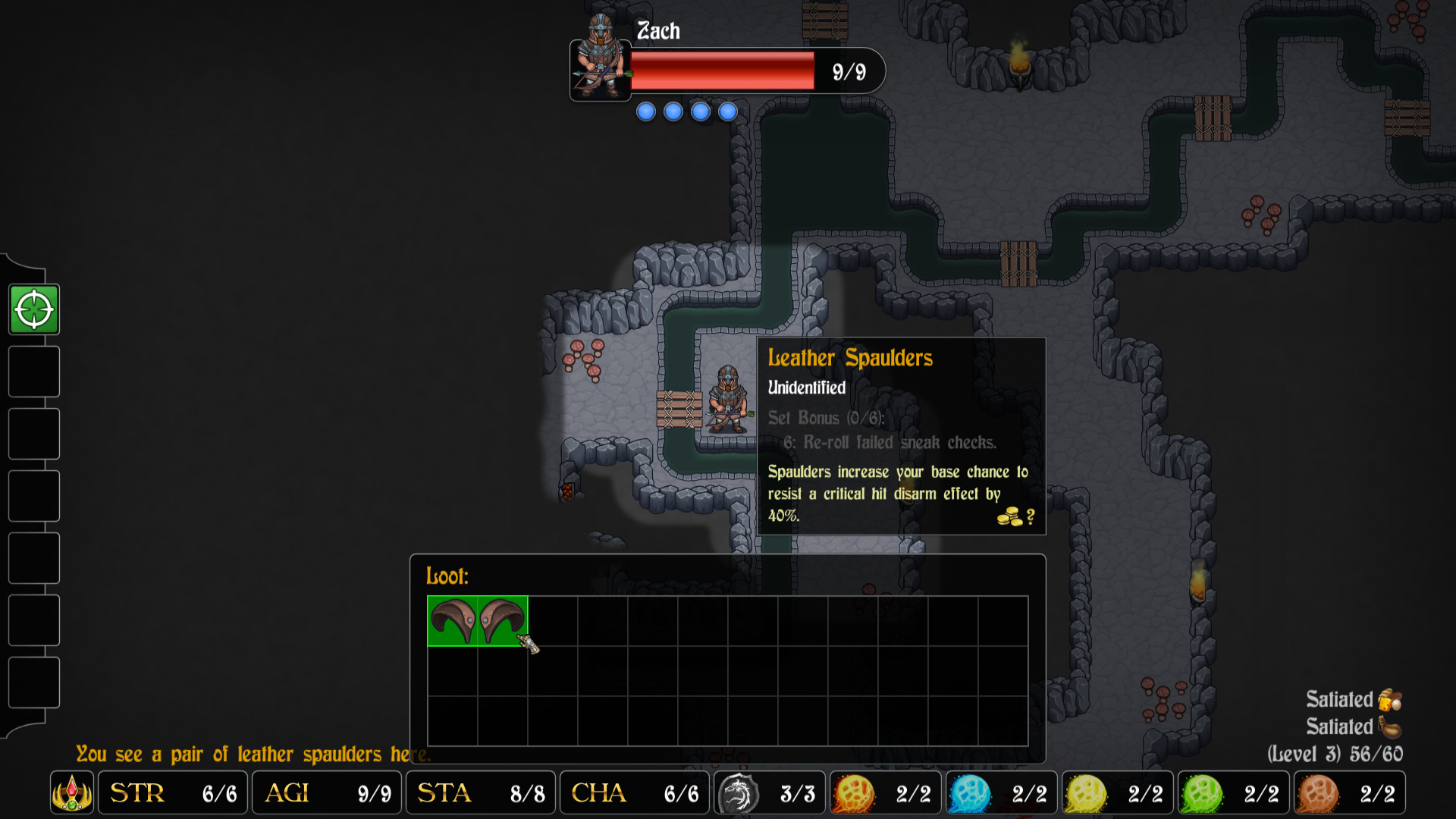1456x819 pixels.
Task: Click the STR 6/6 stat button
Action: click(172, 792)
